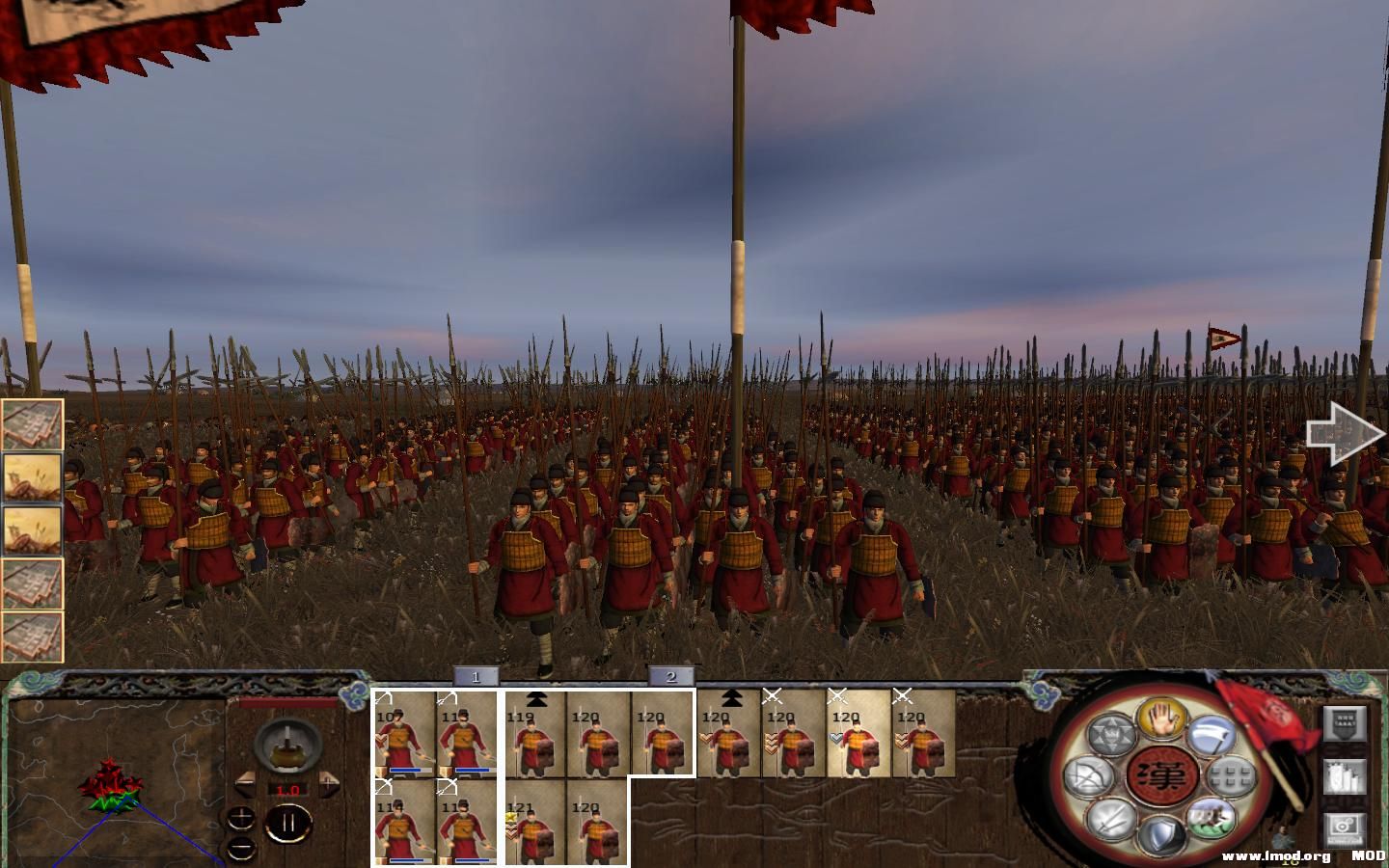
Task: Collapse group 1 cards via double chevron
Action: [536, 699]
